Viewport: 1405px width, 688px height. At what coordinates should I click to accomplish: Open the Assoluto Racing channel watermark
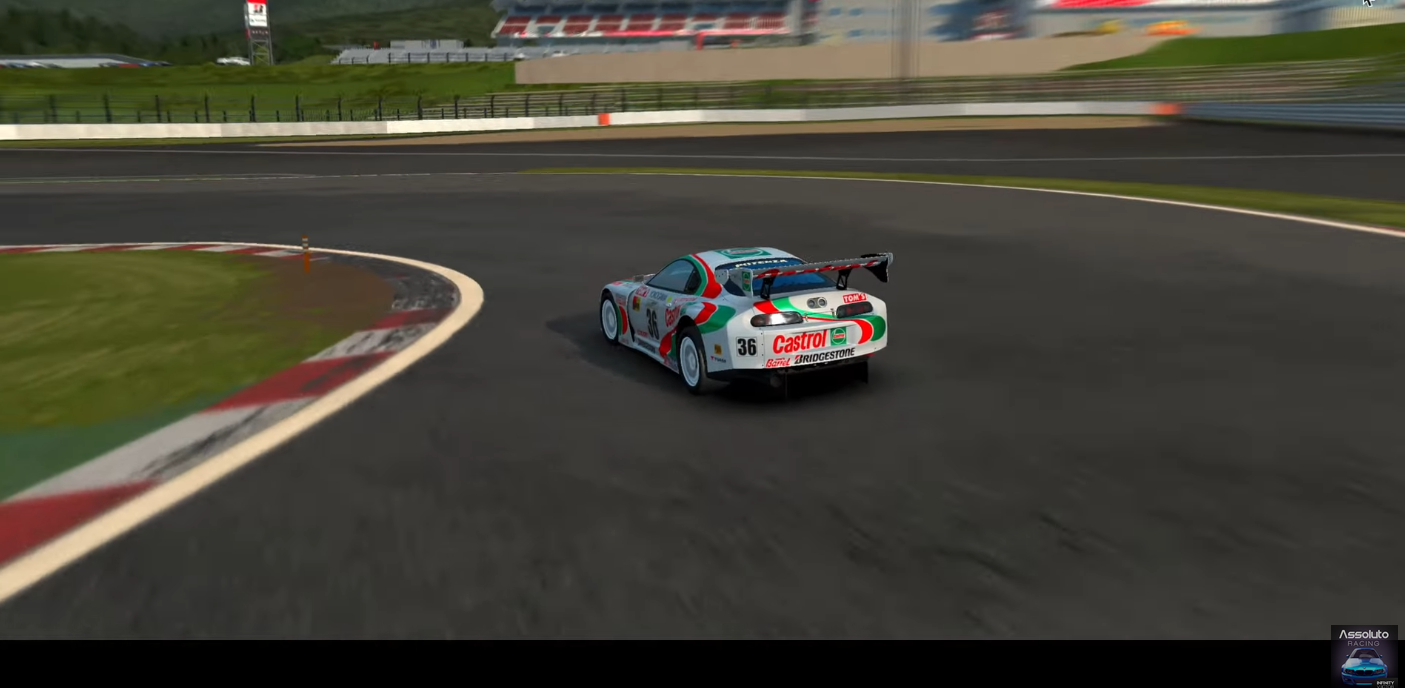pos(1364,656)
